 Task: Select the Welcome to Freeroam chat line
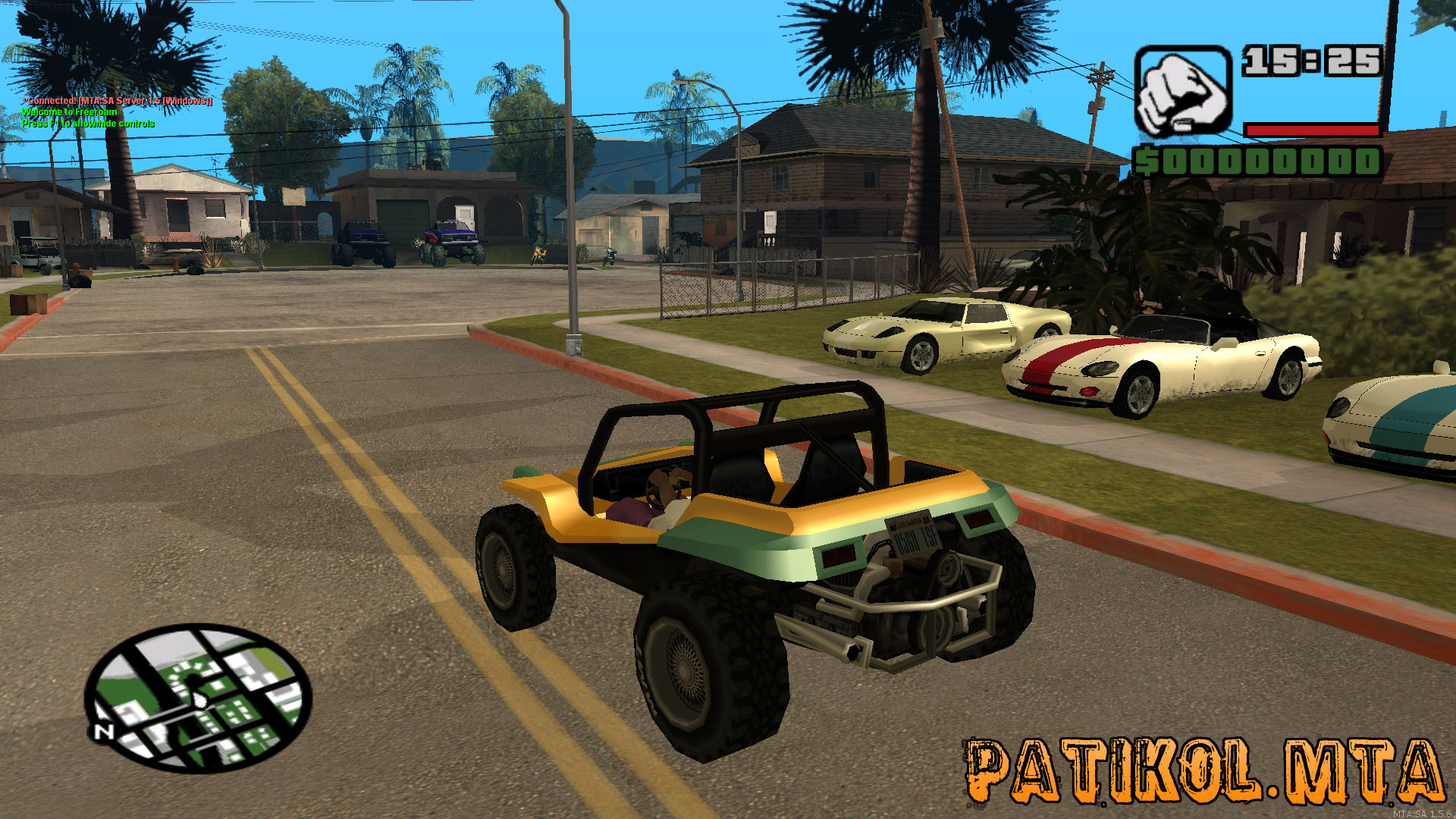(x=70, y=112)
